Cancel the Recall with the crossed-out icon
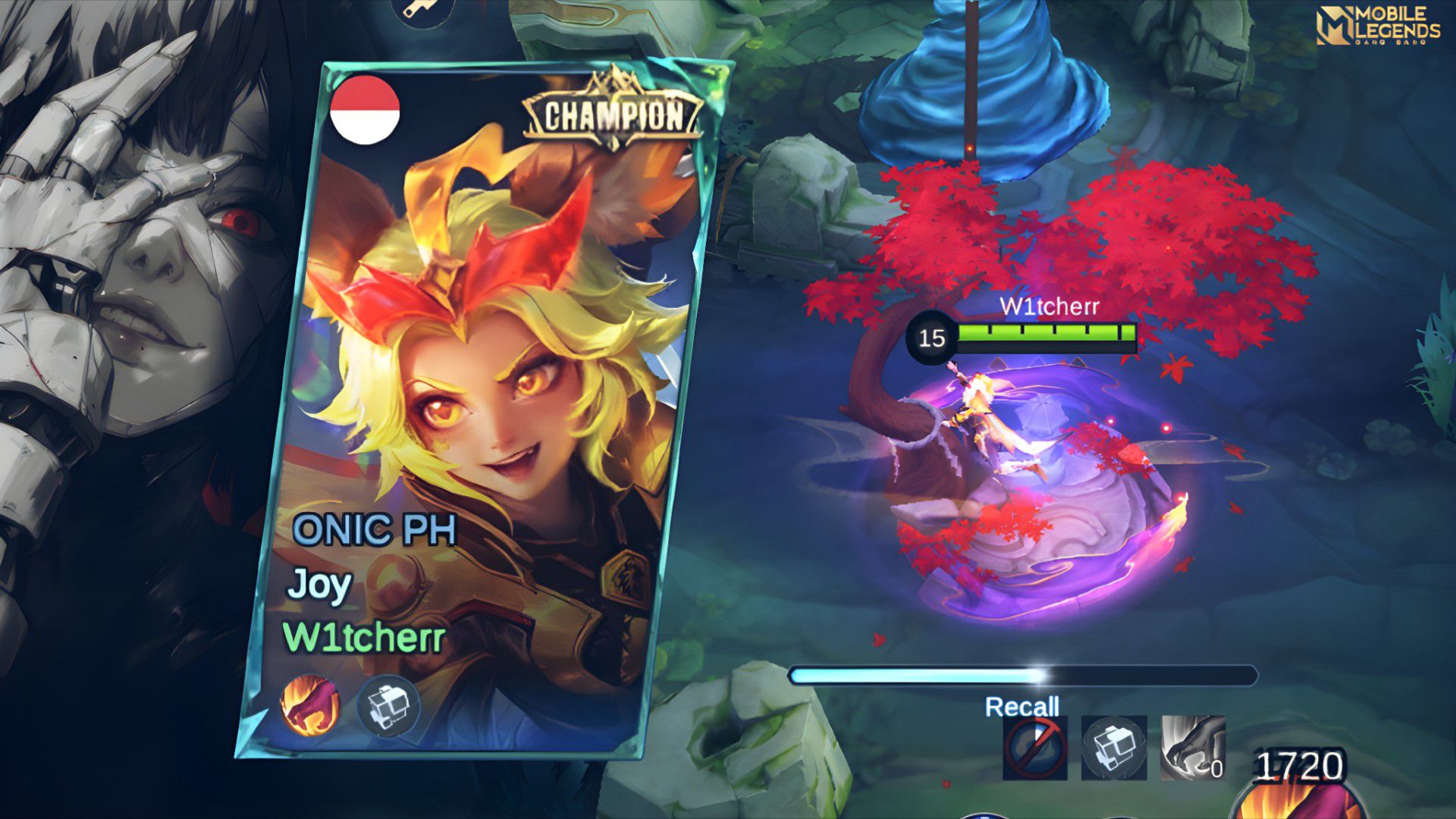This screenshot has width=1456, height=819. pos(1034,748)
